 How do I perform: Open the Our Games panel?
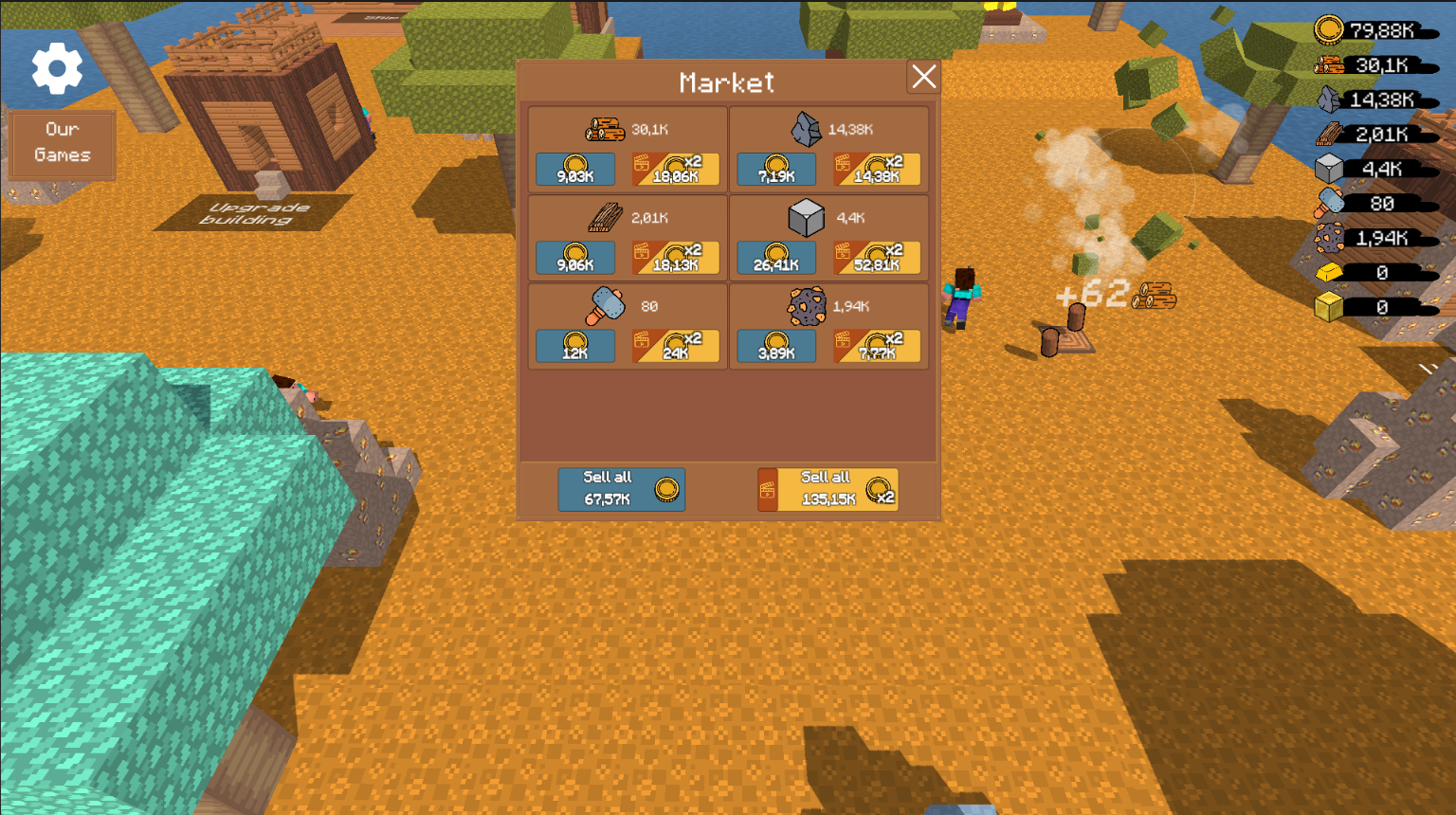(62, 143)
